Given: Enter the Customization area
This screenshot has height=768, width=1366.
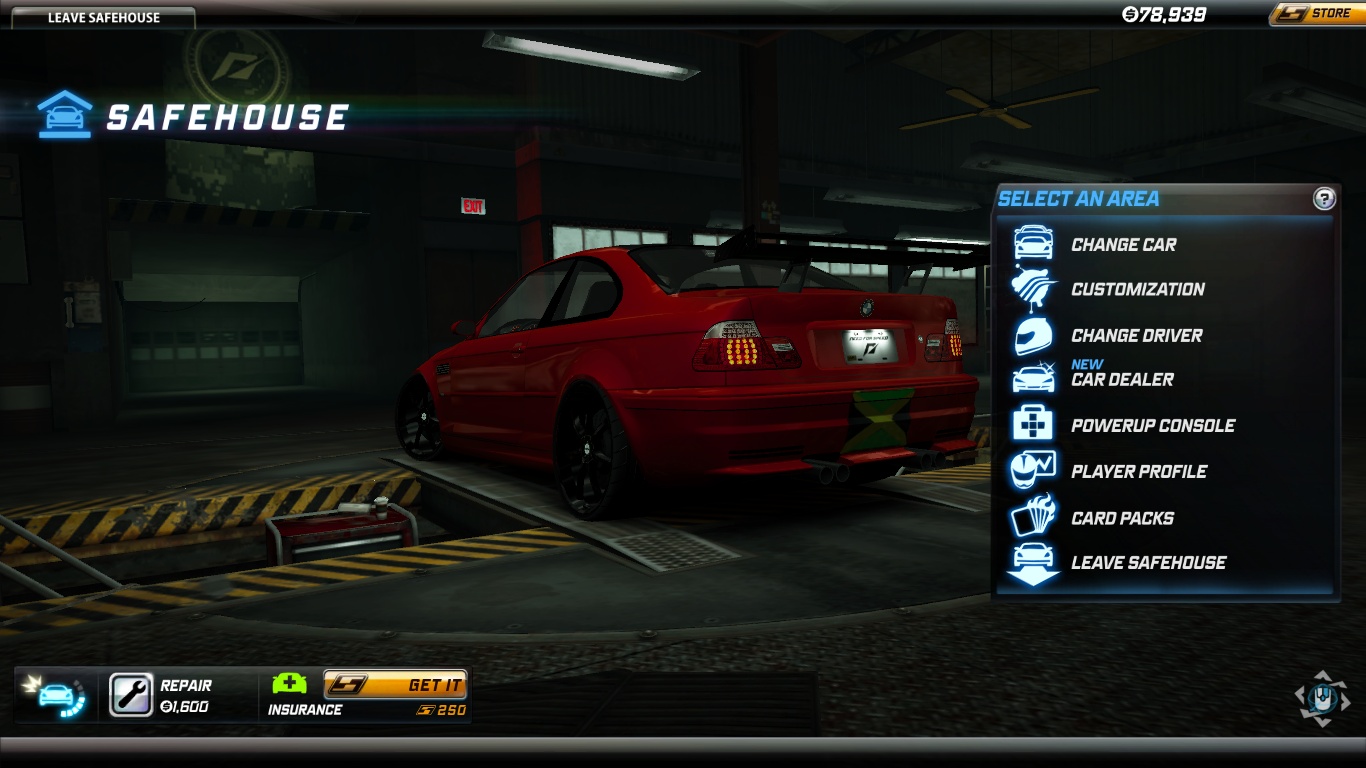Looking at the screenshot, I should [1137, 289].
